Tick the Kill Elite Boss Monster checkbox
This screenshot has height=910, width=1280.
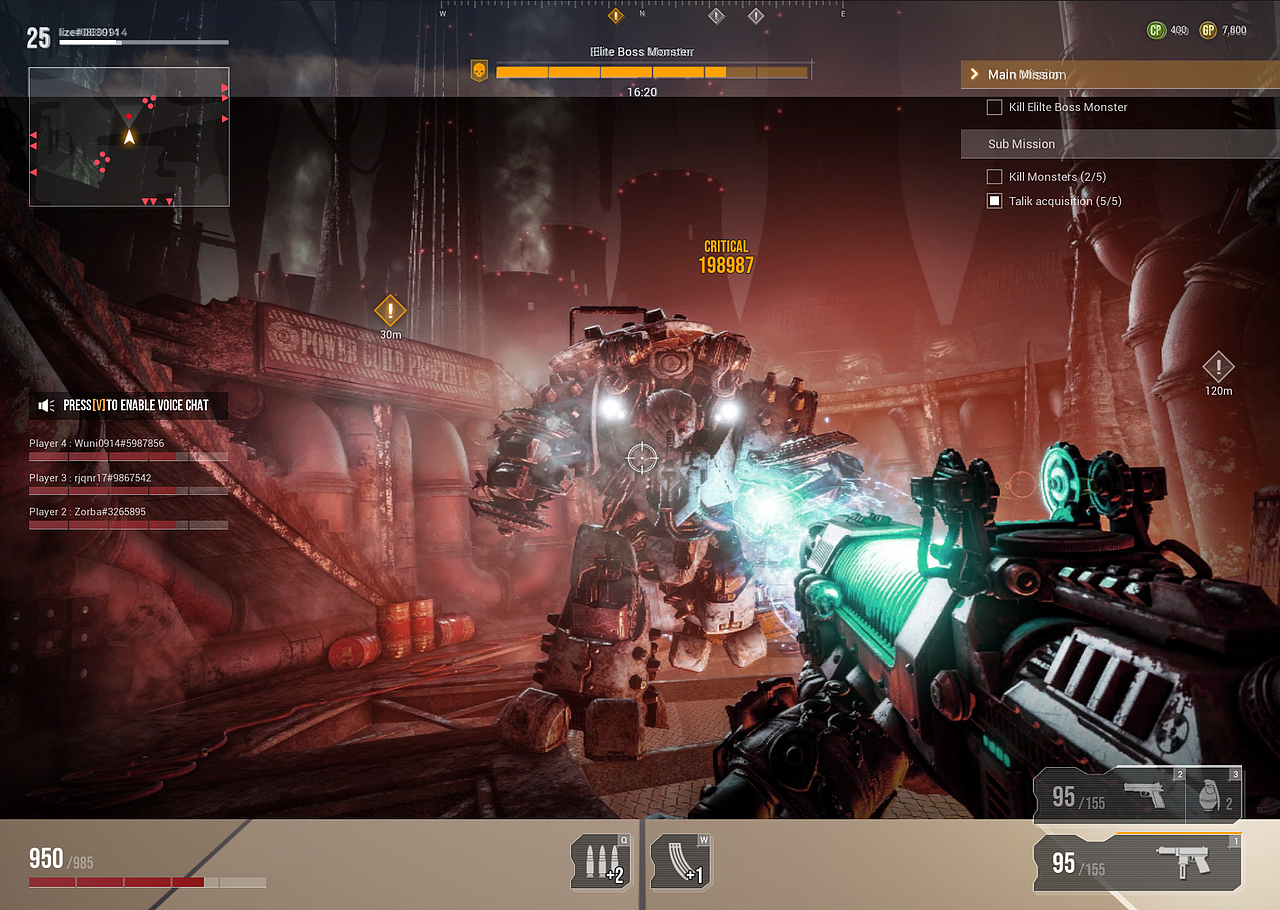[994, 107]
